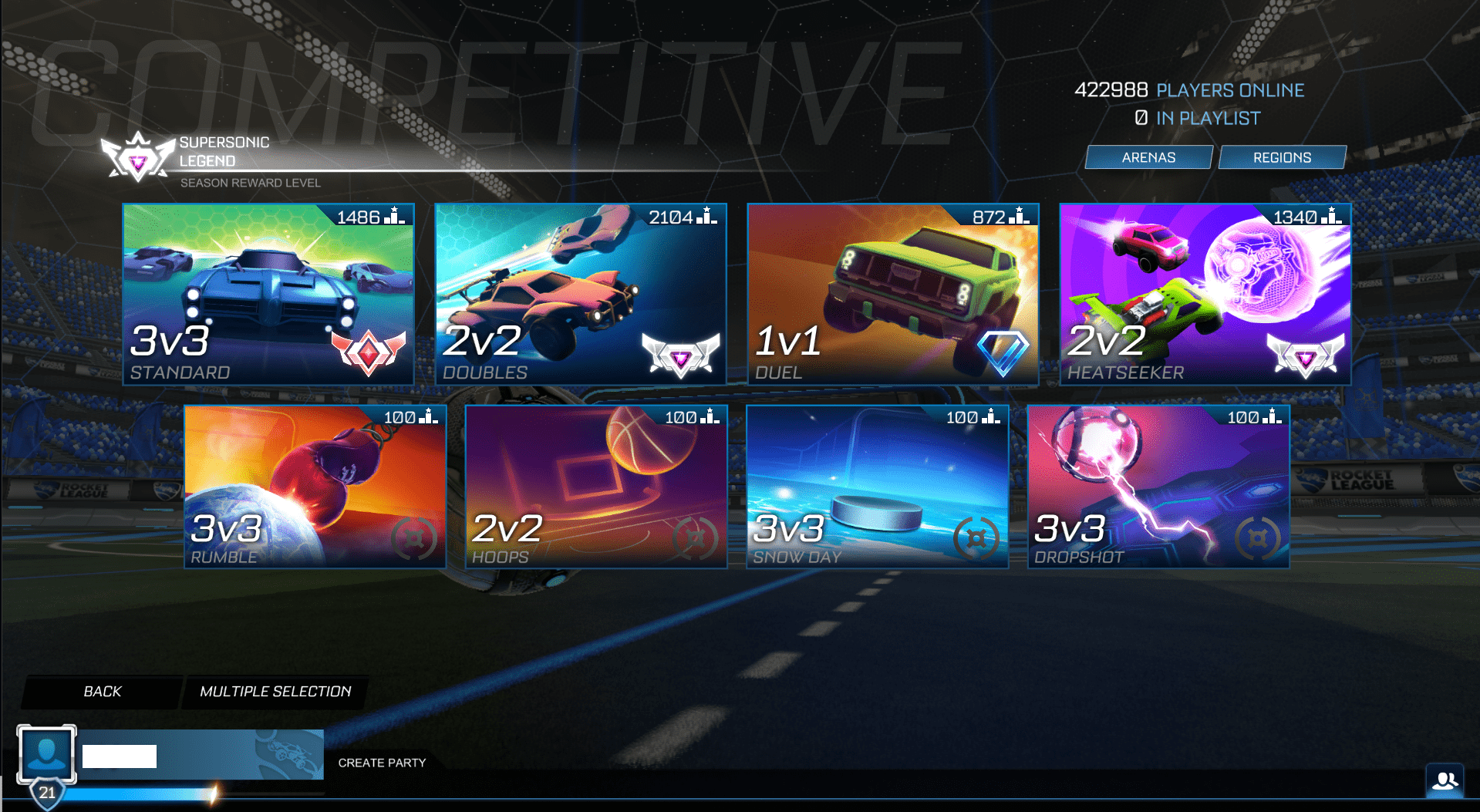Image resolution: width=1480 pixels, height=812 pixels.
Task: Click the player avatar thumbnail at bottom left
Action: point(47,753)
